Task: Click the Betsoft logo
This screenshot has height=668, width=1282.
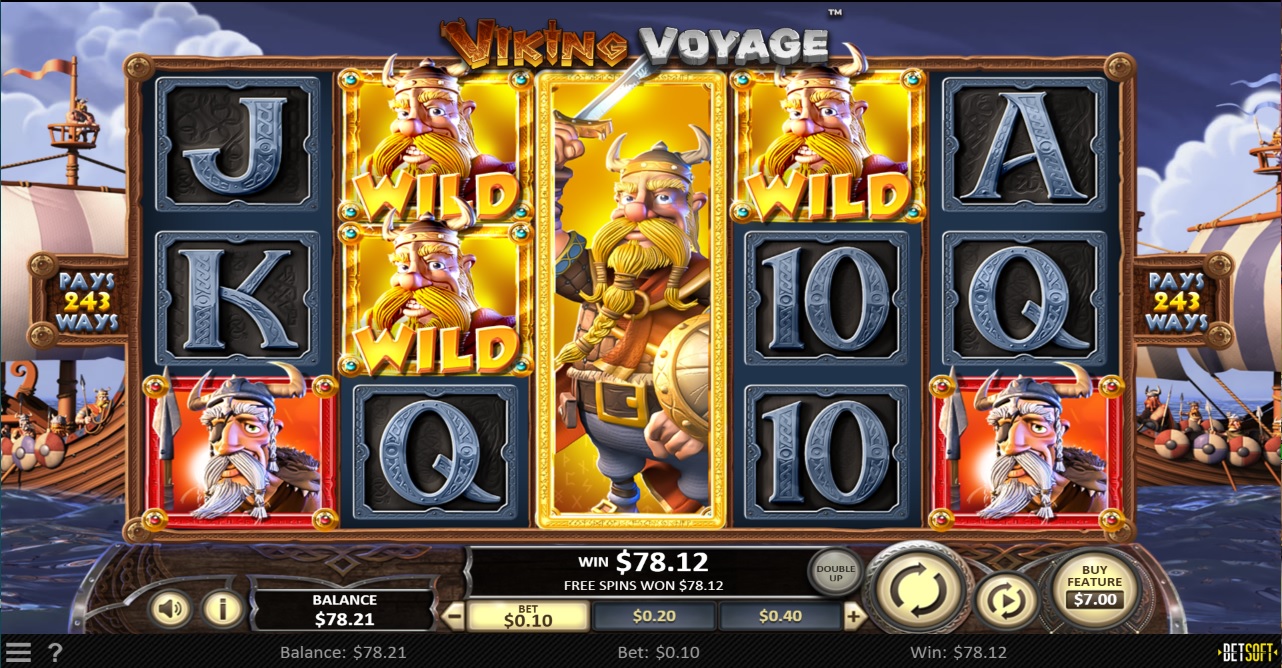Action: tap(1248, 653)
